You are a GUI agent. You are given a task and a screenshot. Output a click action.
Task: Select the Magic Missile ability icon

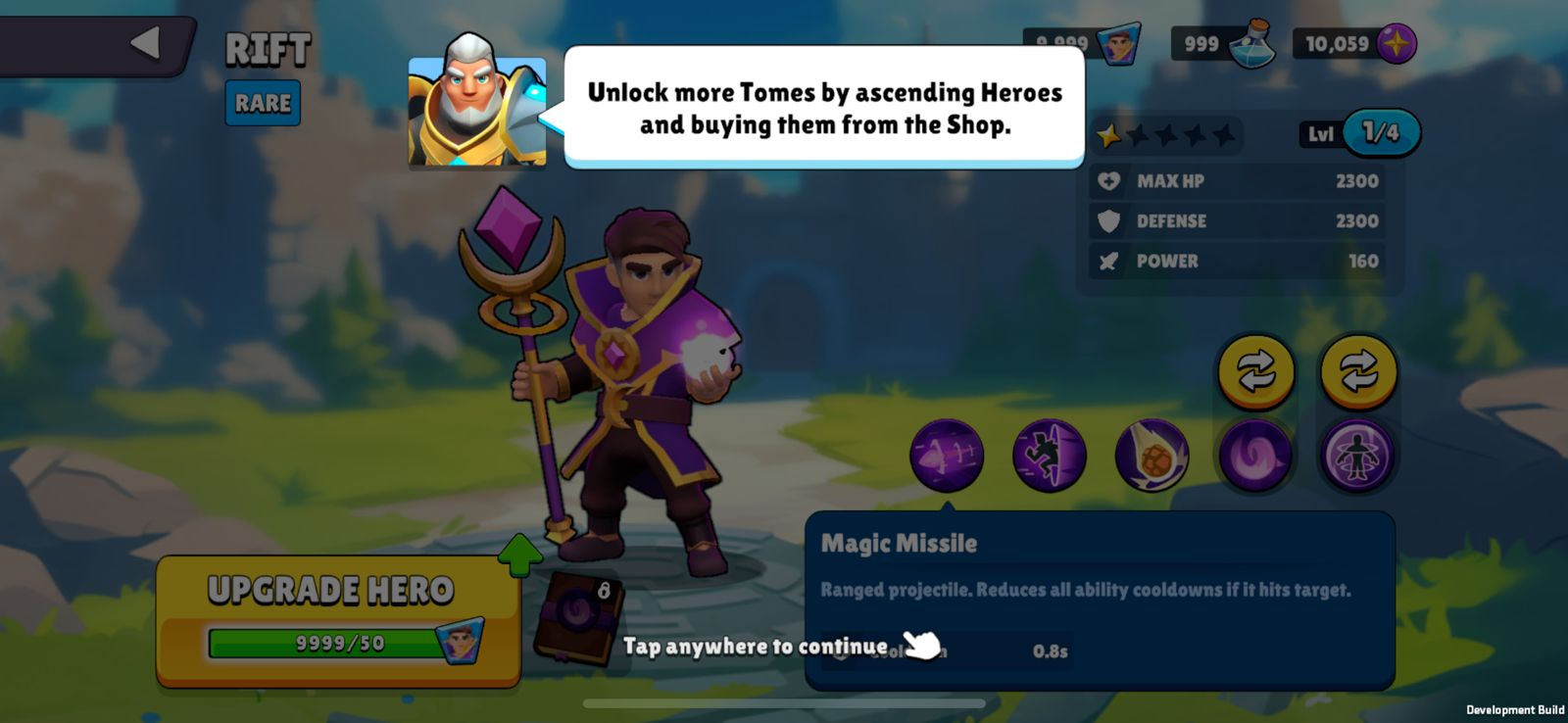click(946, 455)
